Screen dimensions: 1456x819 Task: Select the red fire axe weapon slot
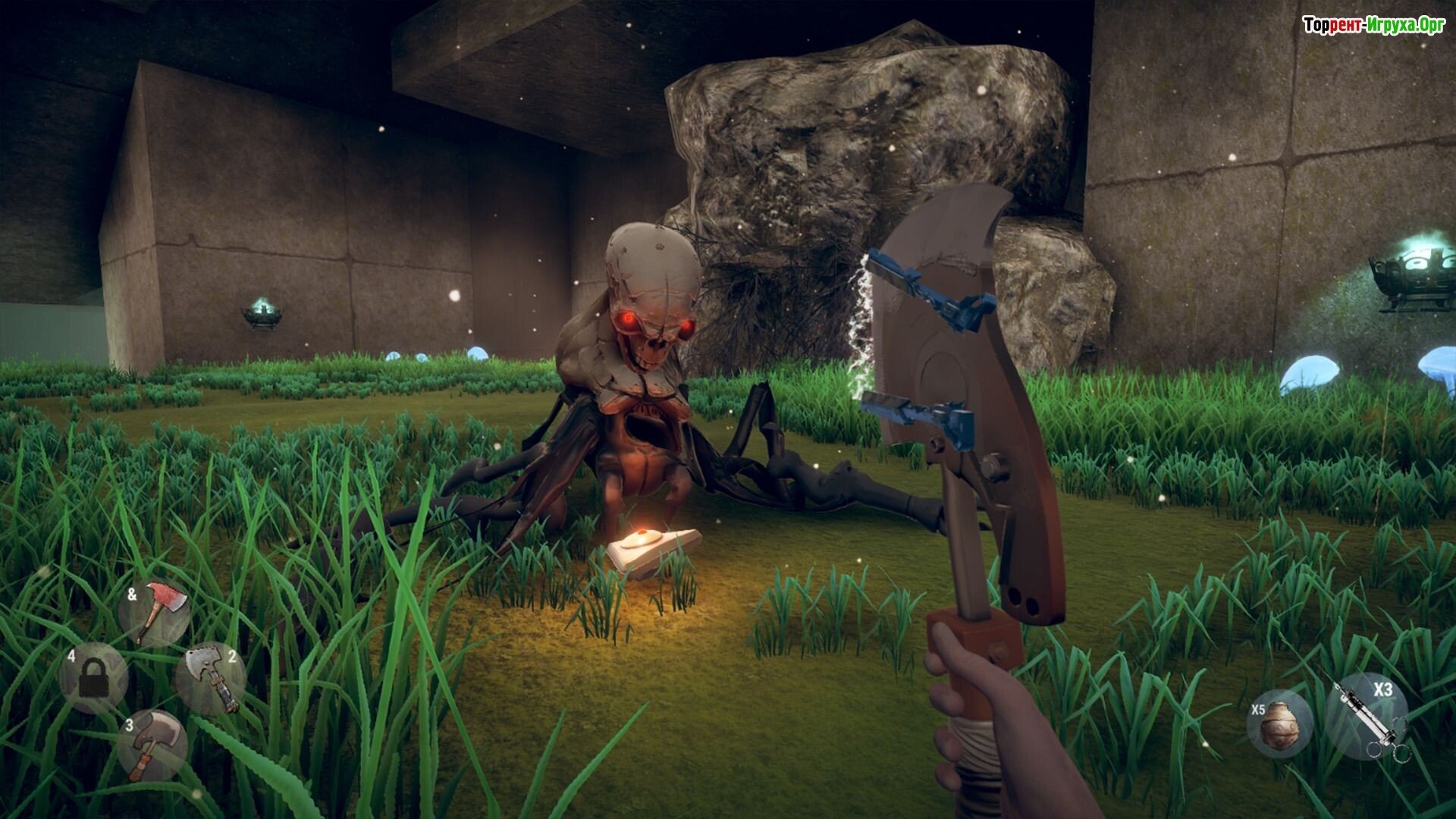click(x=157, y=612)
